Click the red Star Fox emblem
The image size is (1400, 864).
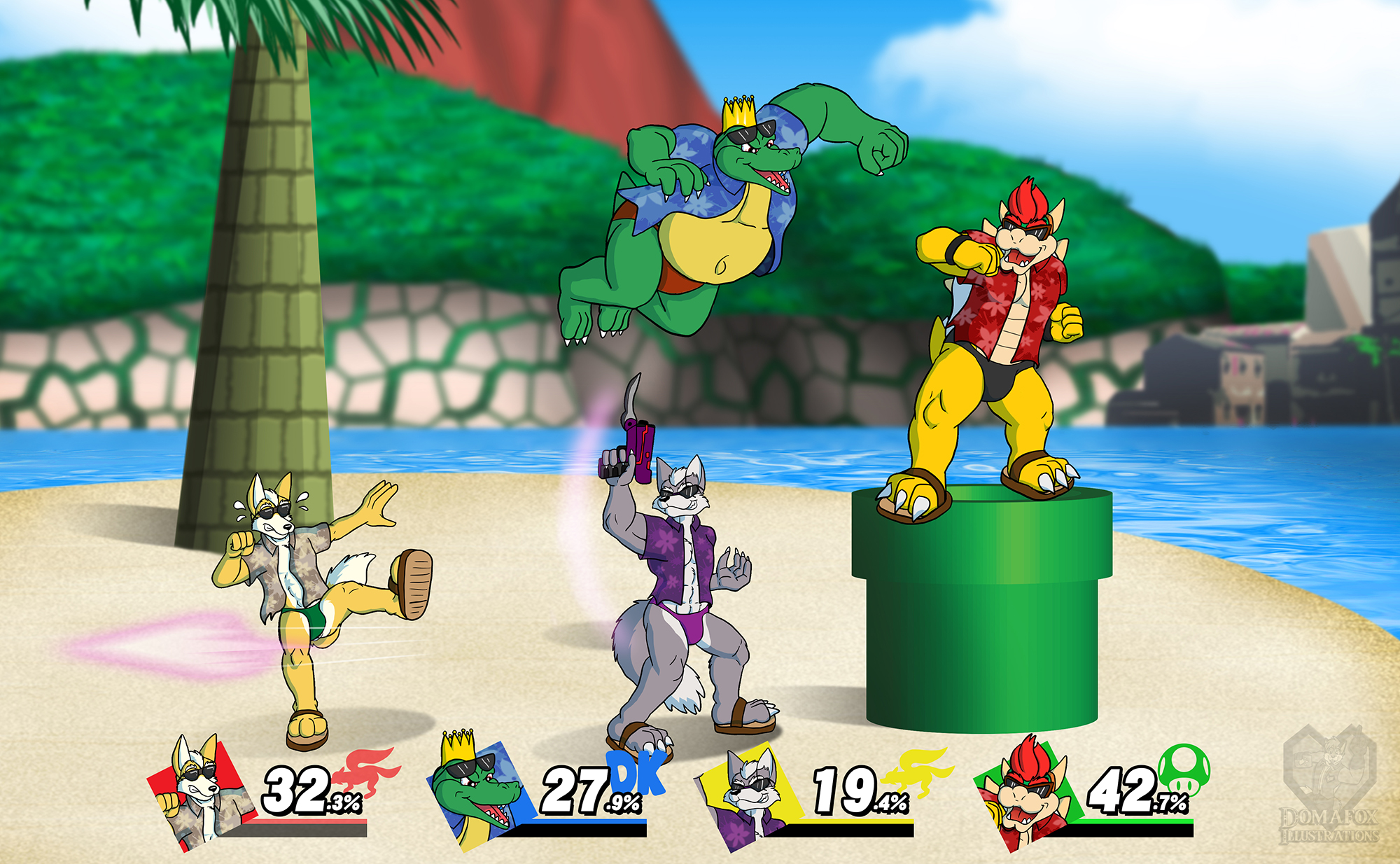367,770
